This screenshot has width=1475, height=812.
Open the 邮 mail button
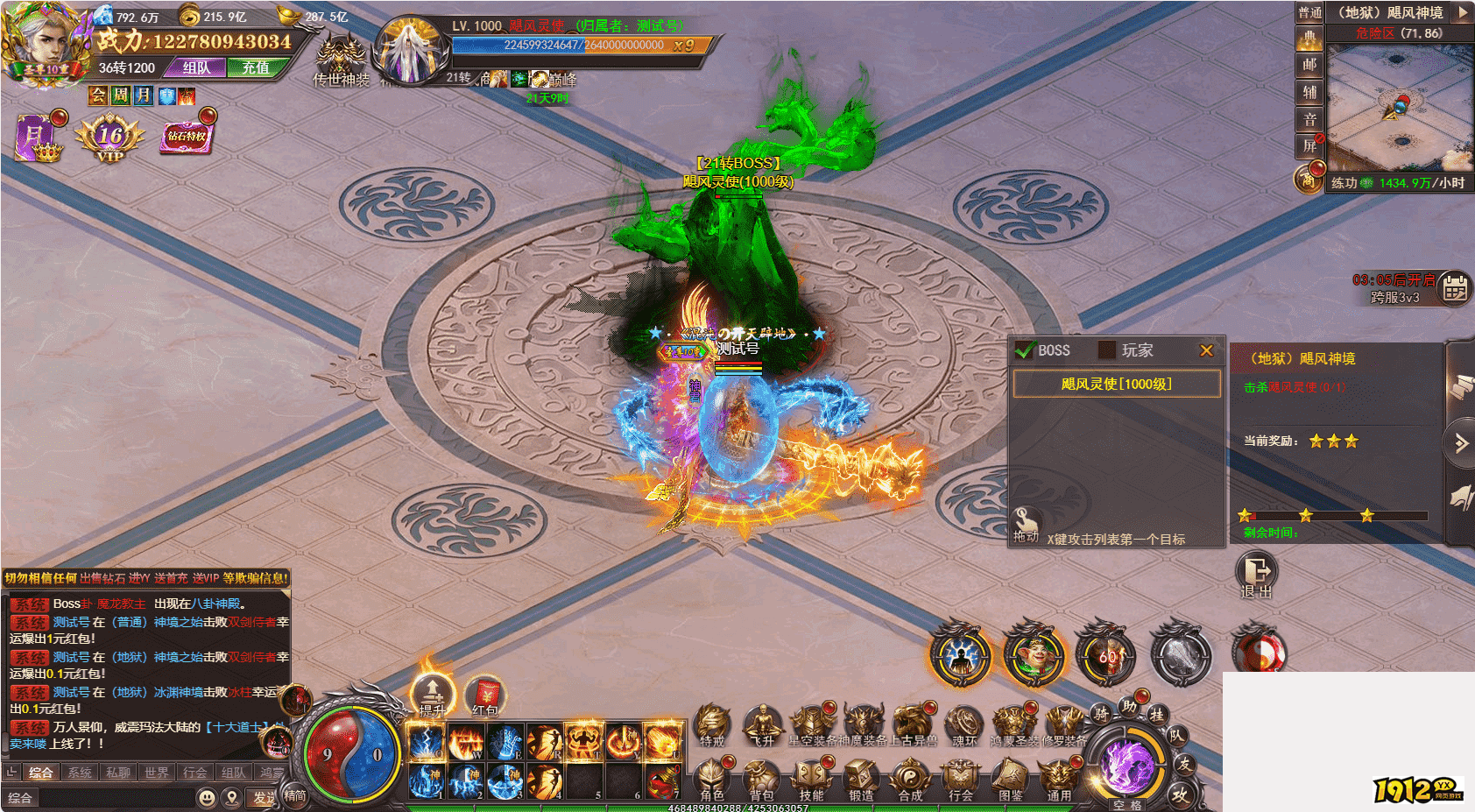click(x=1309, y=64)
